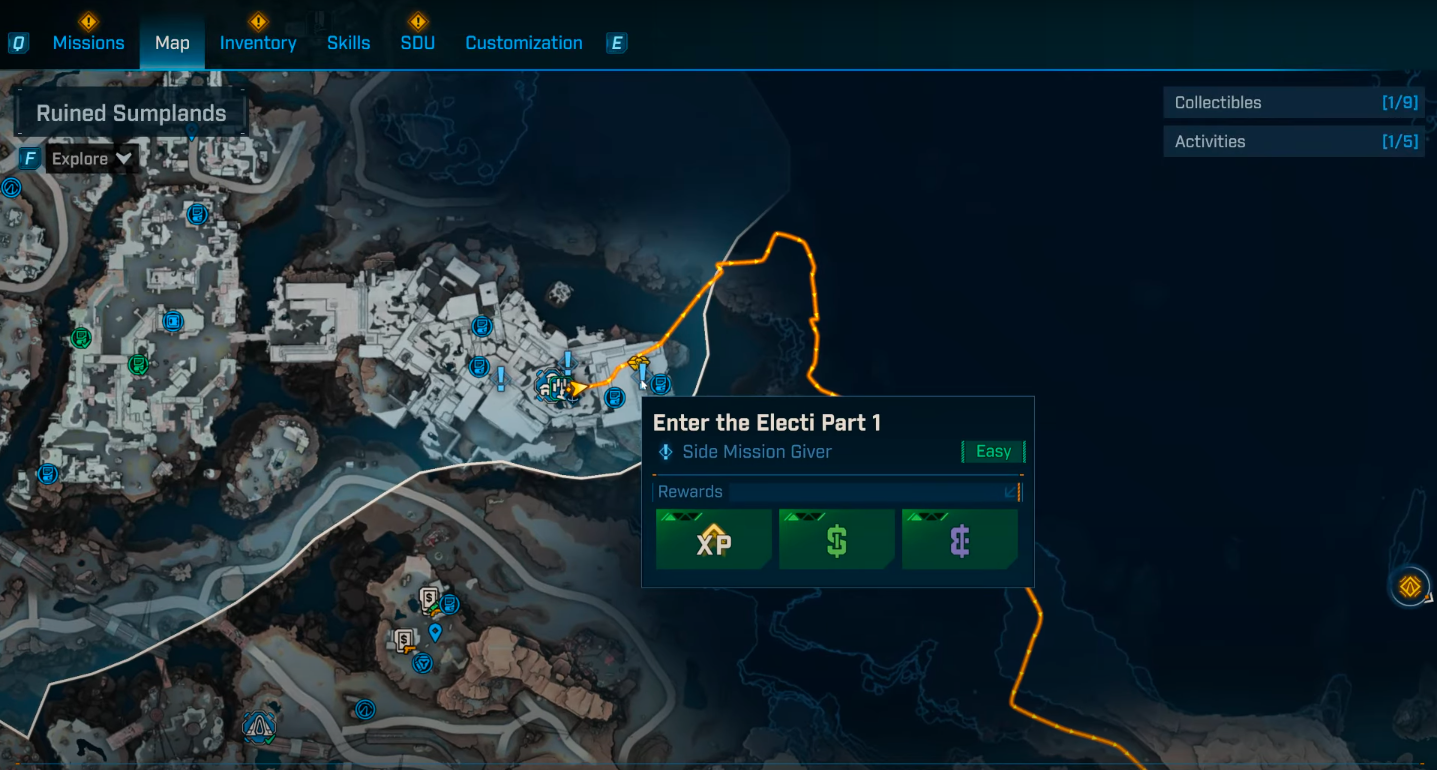Image resolution: width=1437 pixels, height=770 pixels.
Task: Switch to the Customization tab
Action: tap(523, 43)
